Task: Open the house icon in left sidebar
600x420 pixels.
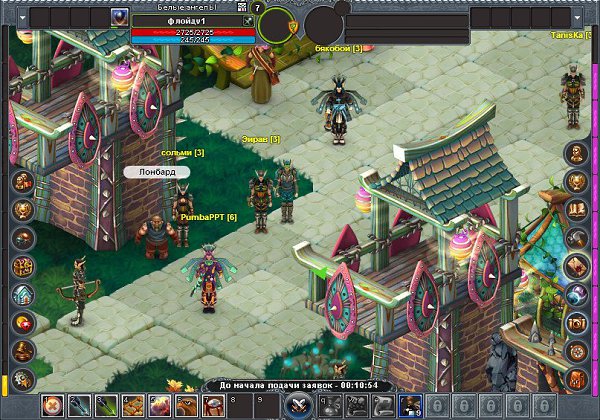Action: click(x=23, y=294)
